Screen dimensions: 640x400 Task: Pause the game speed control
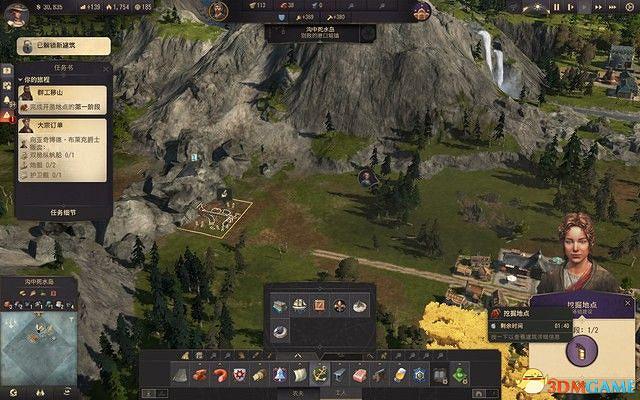(x=557, y=8)
